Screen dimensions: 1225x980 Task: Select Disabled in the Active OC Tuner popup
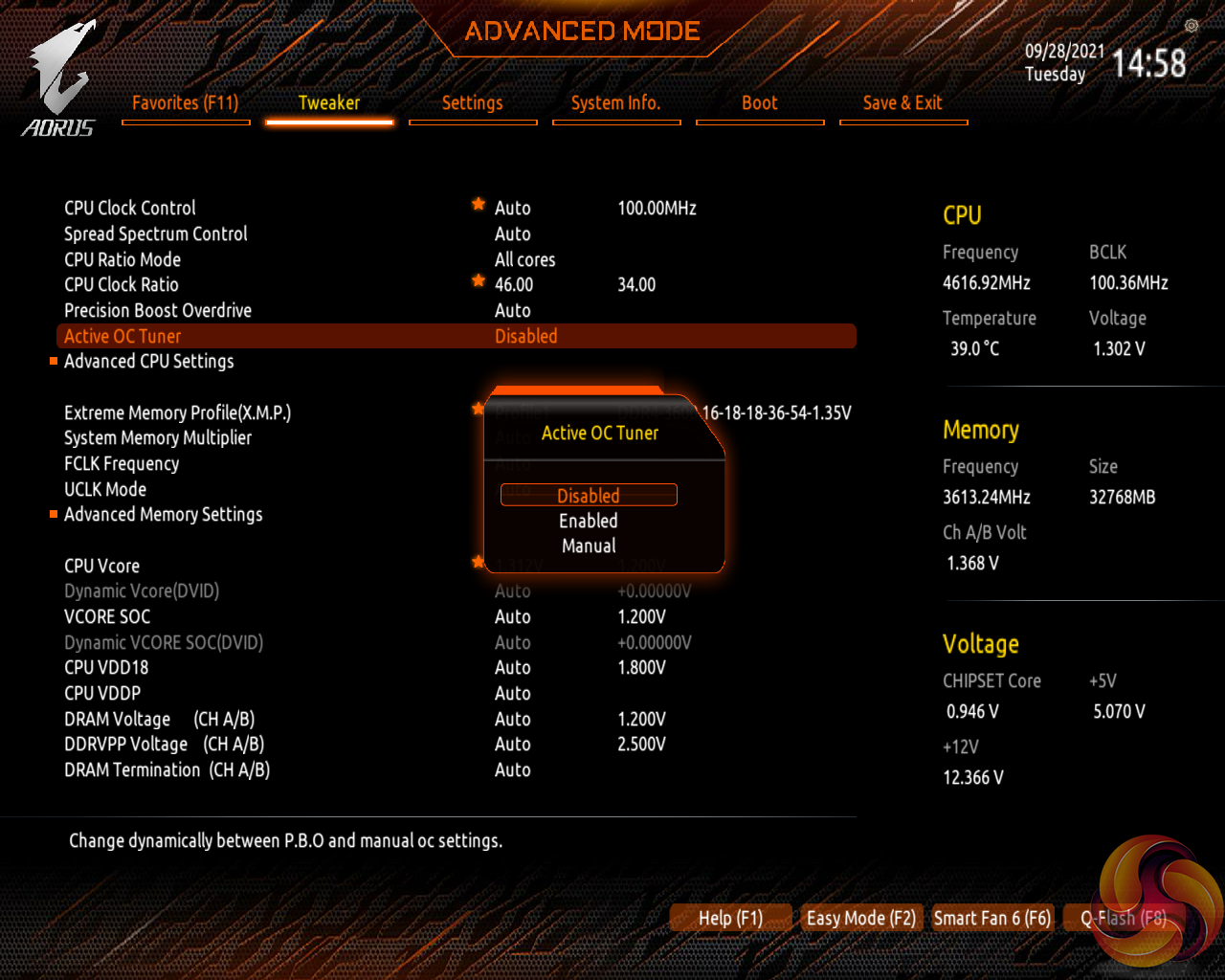(588, 495)
